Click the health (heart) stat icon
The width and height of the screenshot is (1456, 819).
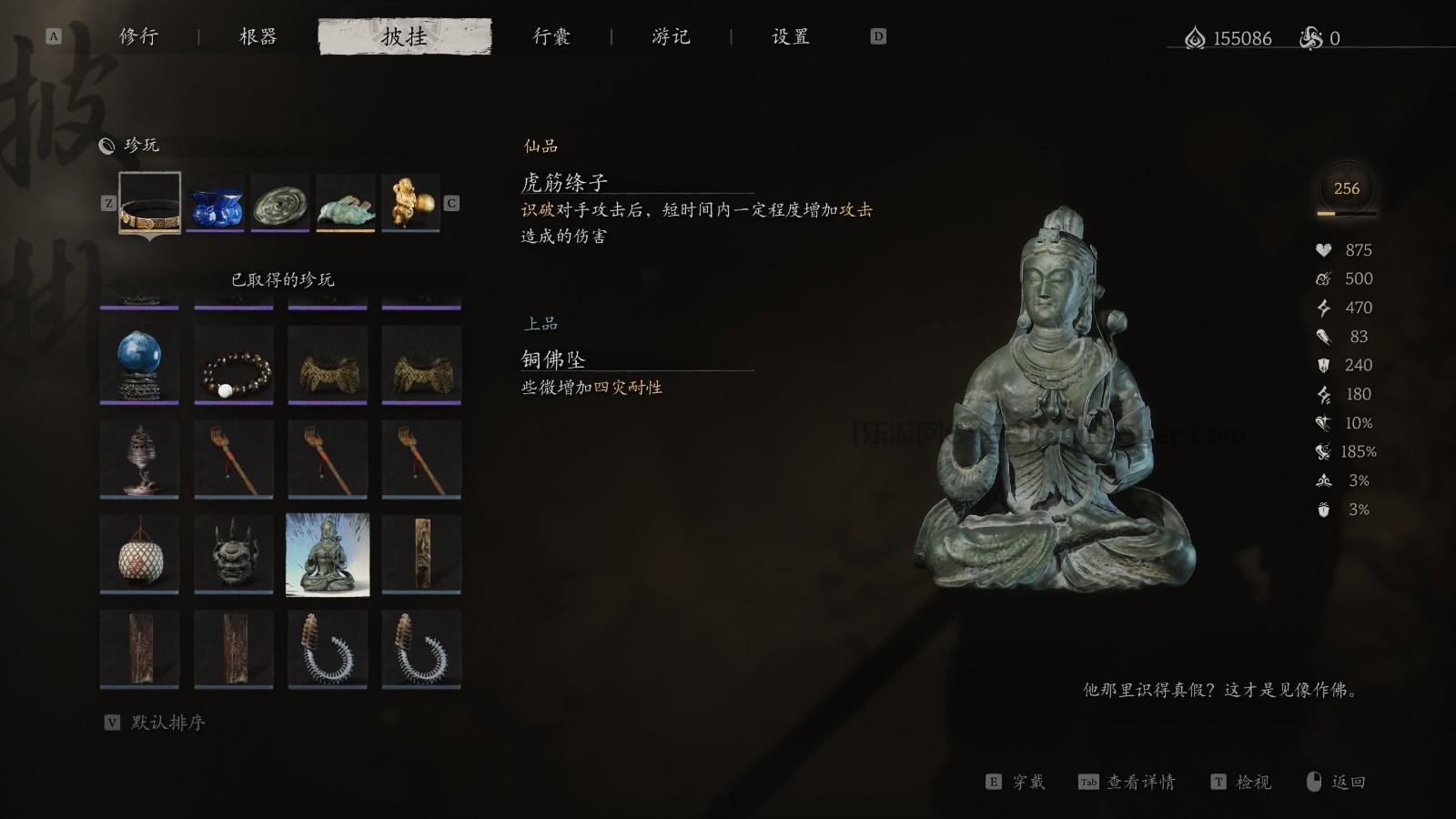(x=1325, y=249)
